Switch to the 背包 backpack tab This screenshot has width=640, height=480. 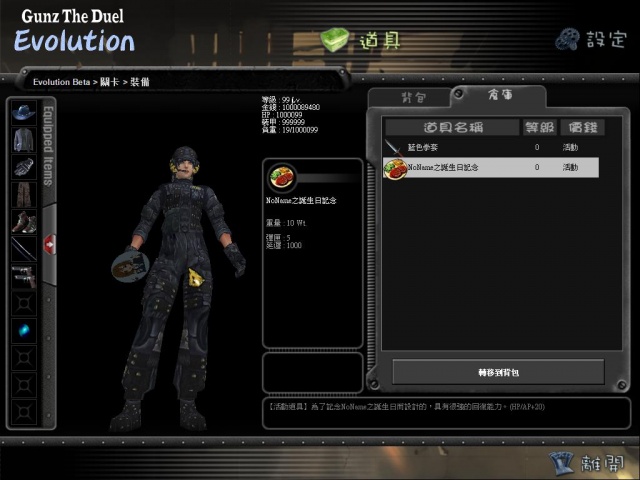pyautogui.click(x=413, y=97)
